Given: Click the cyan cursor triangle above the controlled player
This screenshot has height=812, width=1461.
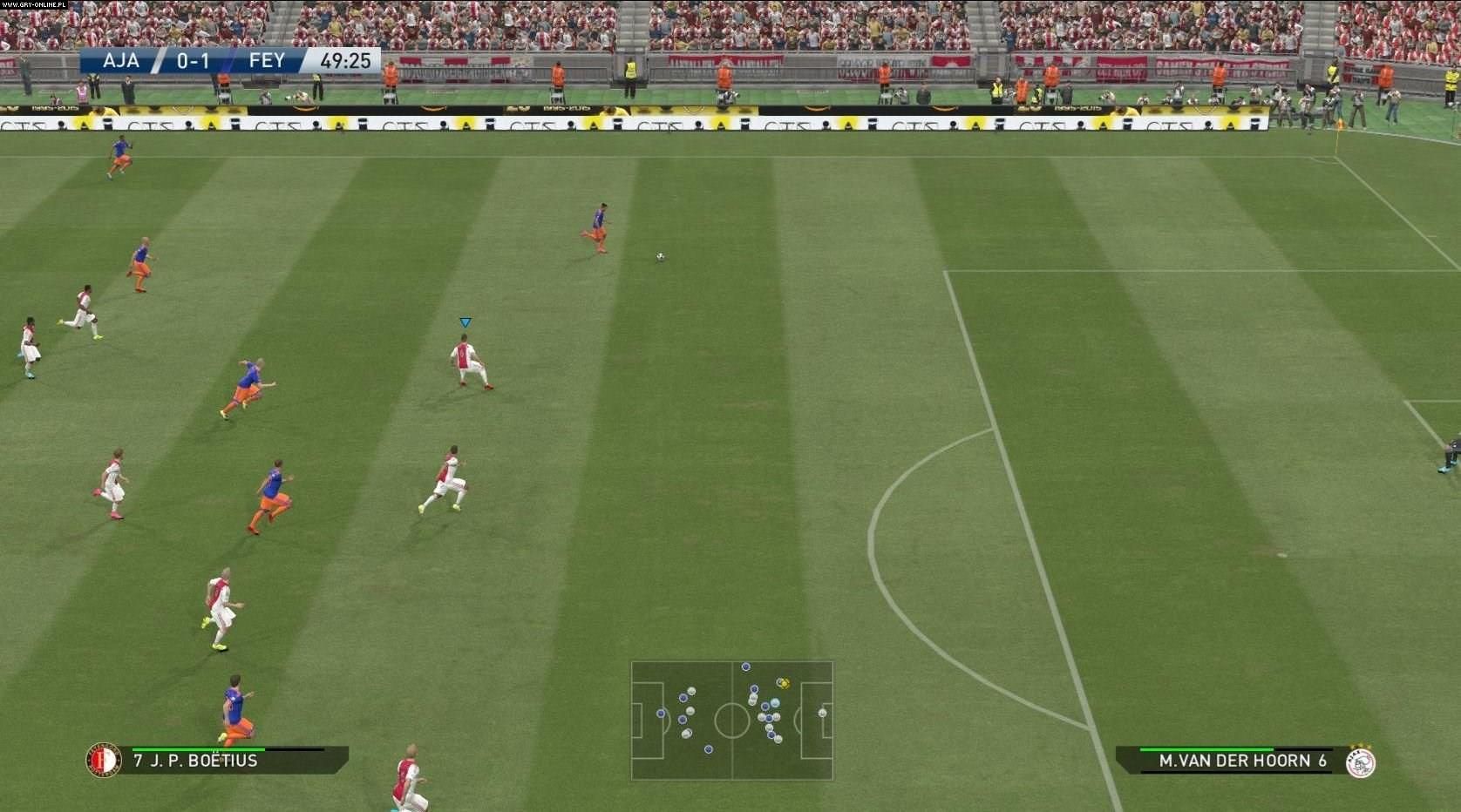Looking at the screenshot, I should (x=465, y=322).
